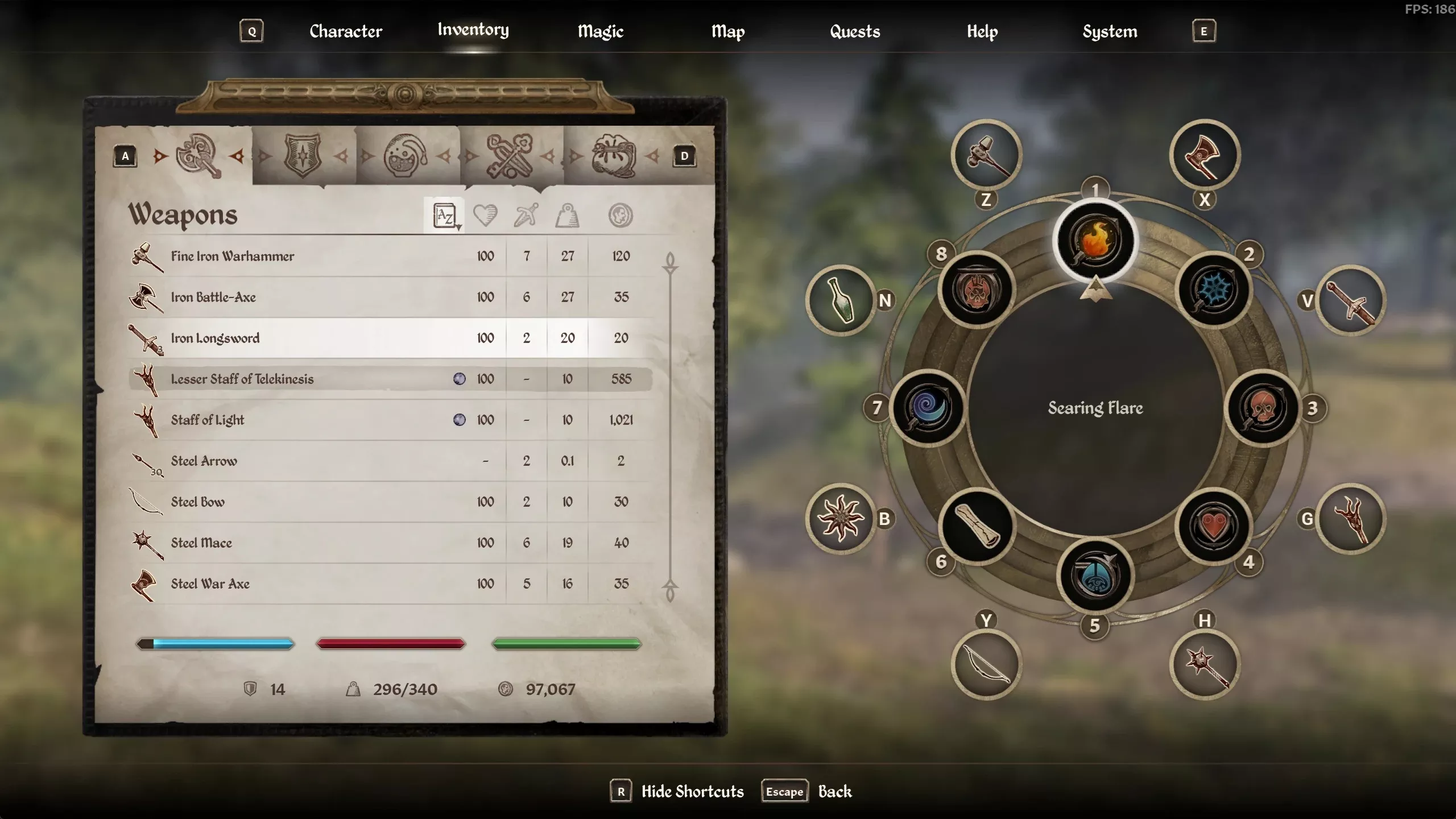Sort the list by weight column
Viewport: 1456px width, 819px height.
pyautogui.click(x=567, y=216)
